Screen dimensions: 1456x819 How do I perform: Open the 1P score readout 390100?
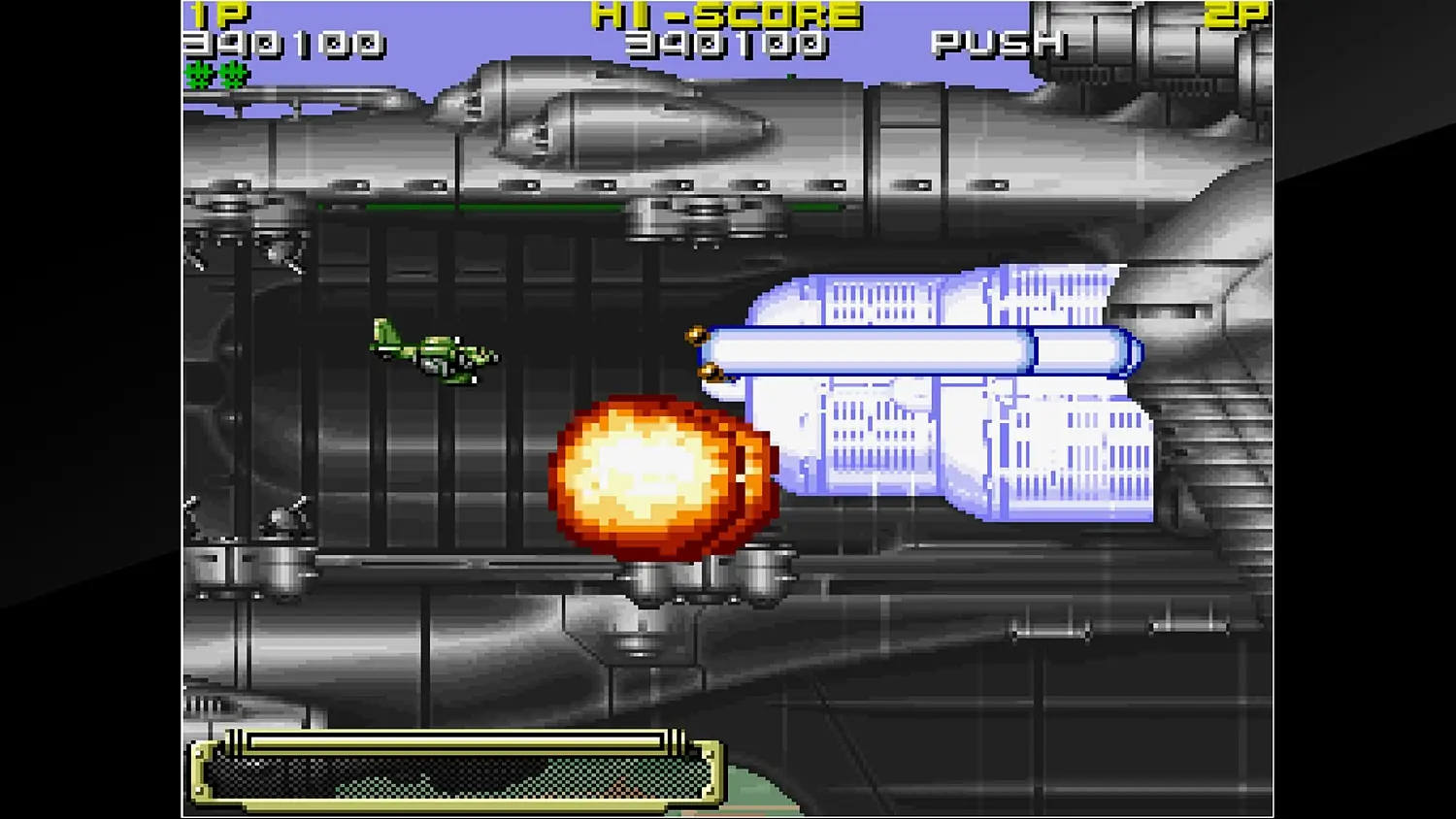(x=281, y=44)
